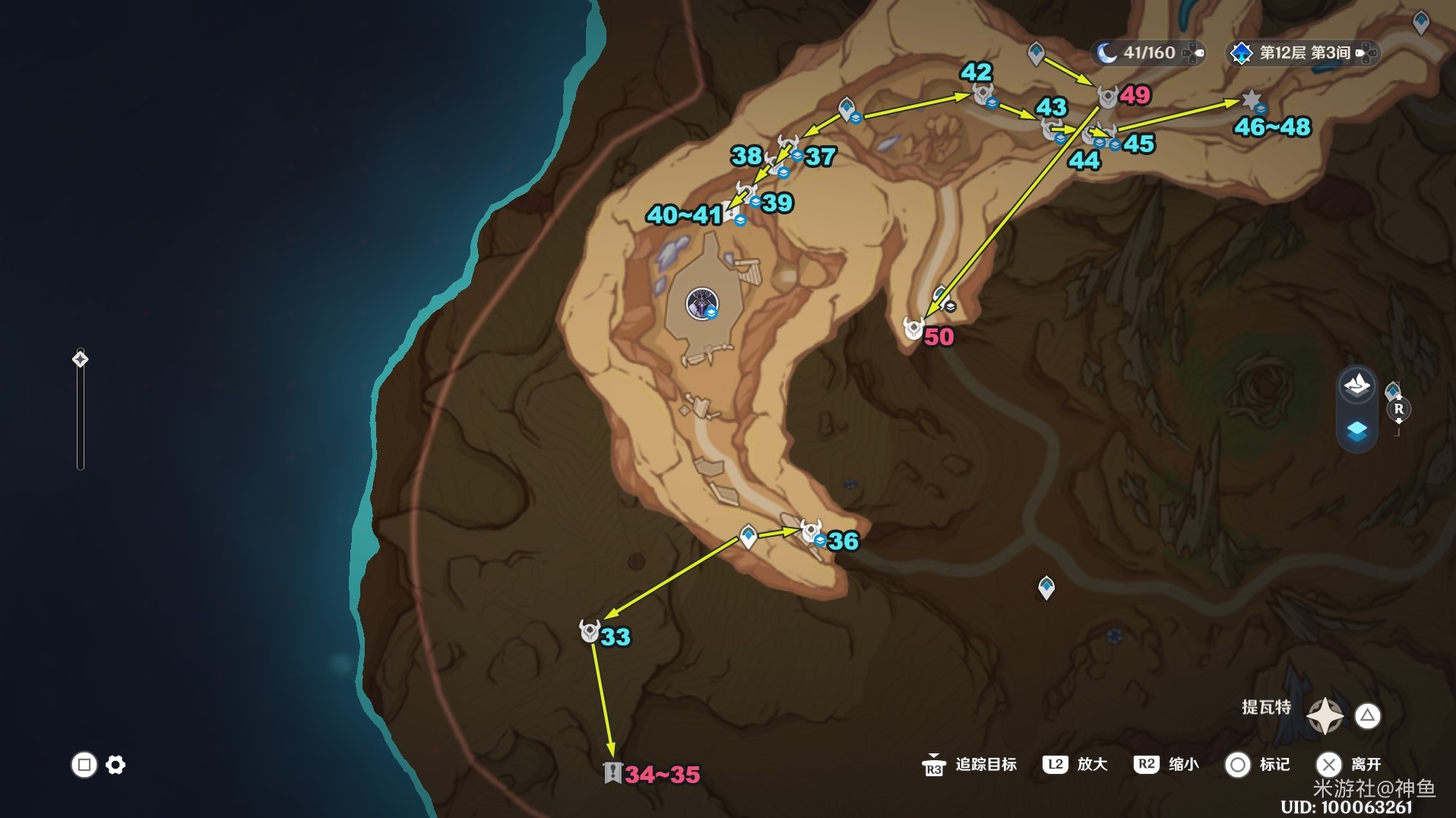Select the enemy marker labeled 36
1456x818 pixels.
(x=811, y=531)
